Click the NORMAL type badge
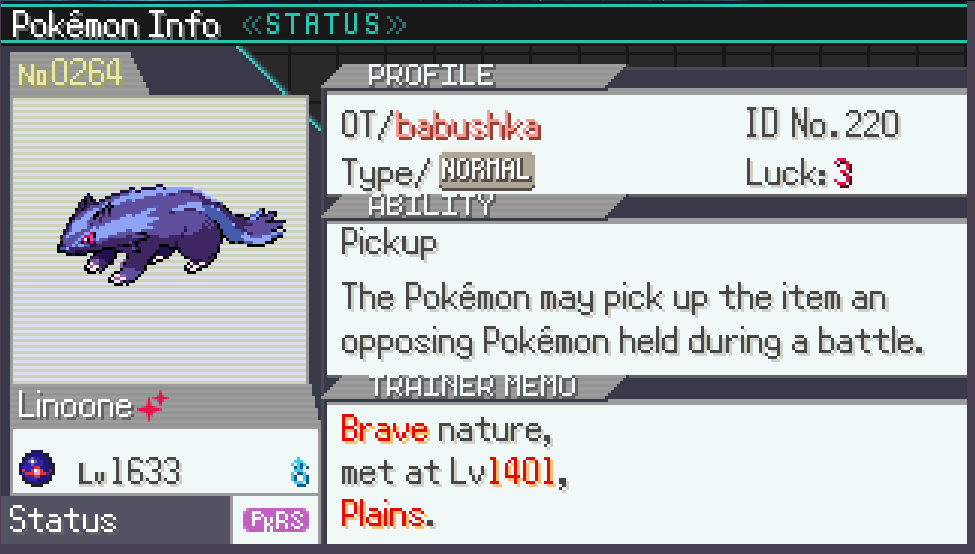 tap(487, 171)
